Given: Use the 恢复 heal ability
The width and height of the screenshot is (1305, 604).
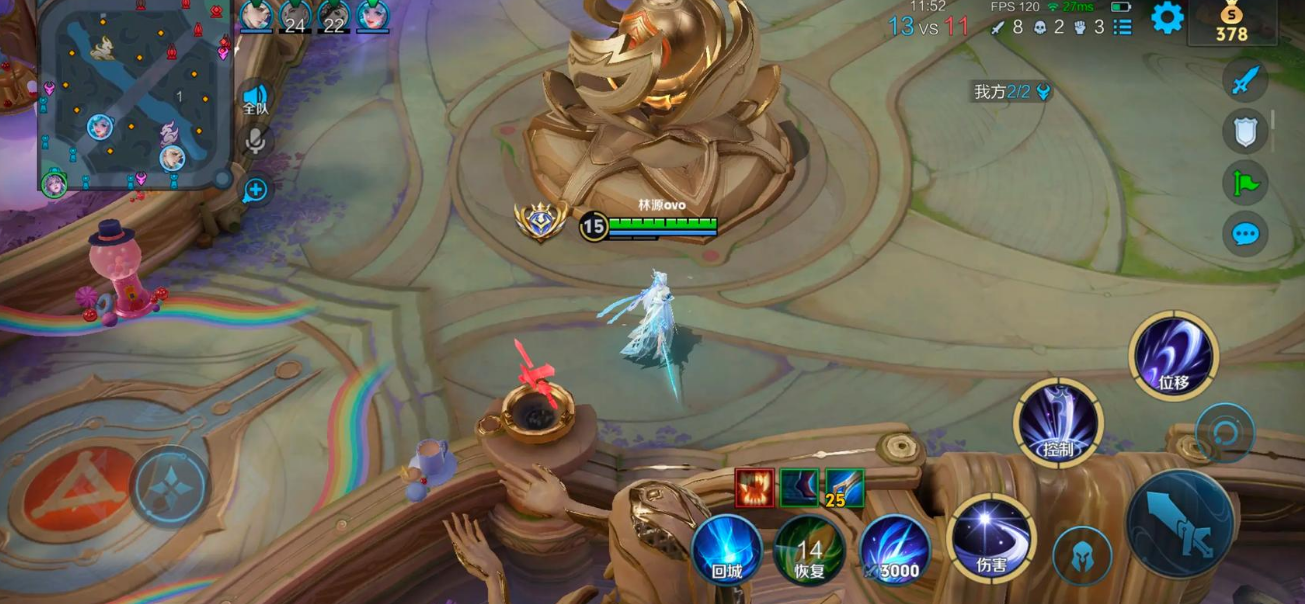Looking at the screenshot, I should (x=809, y=550).
